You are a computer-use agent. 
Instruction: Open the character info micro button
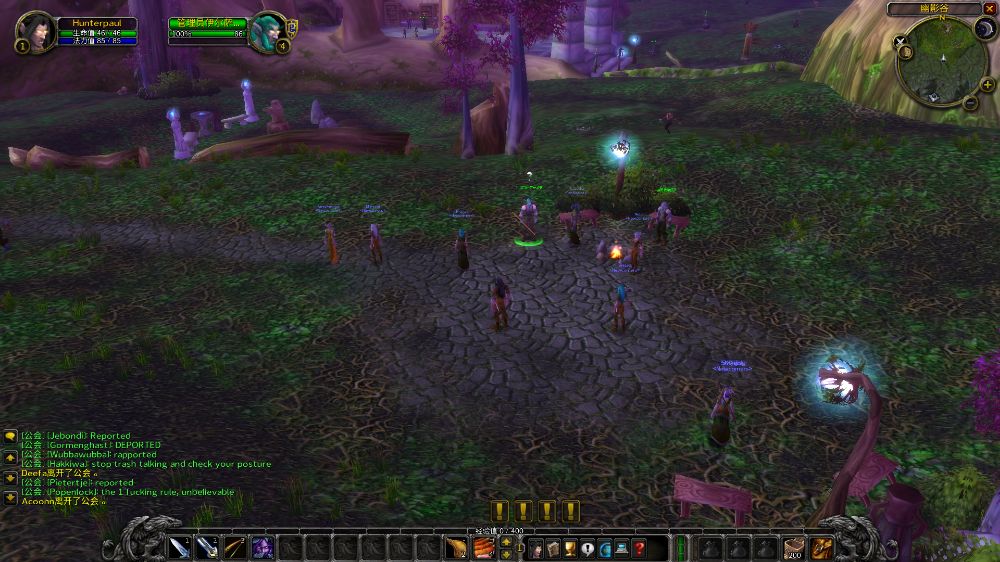tap(536, 548)
